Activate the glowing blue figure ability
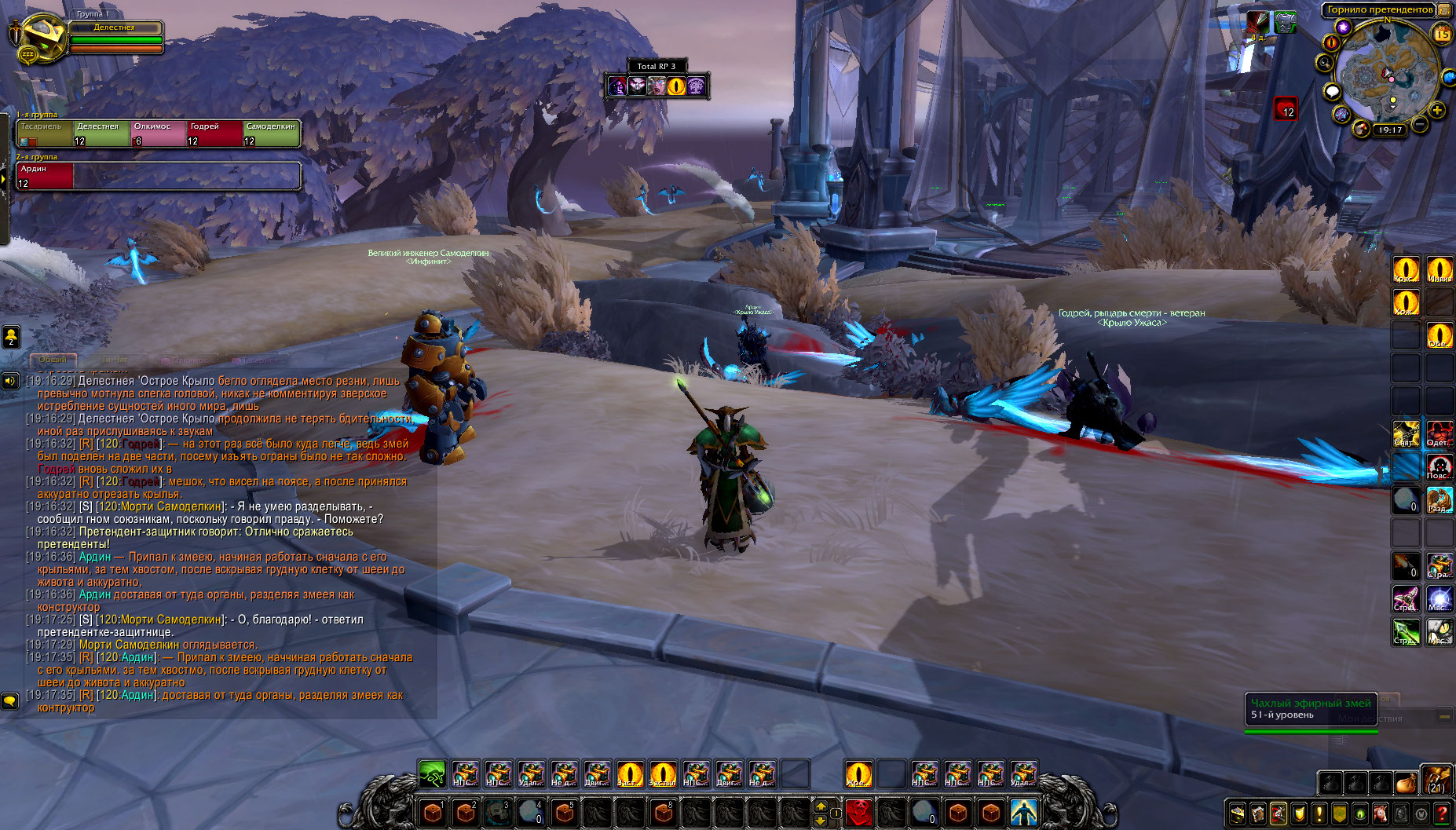The image size is (1456, 830). tap(1023, 811)
